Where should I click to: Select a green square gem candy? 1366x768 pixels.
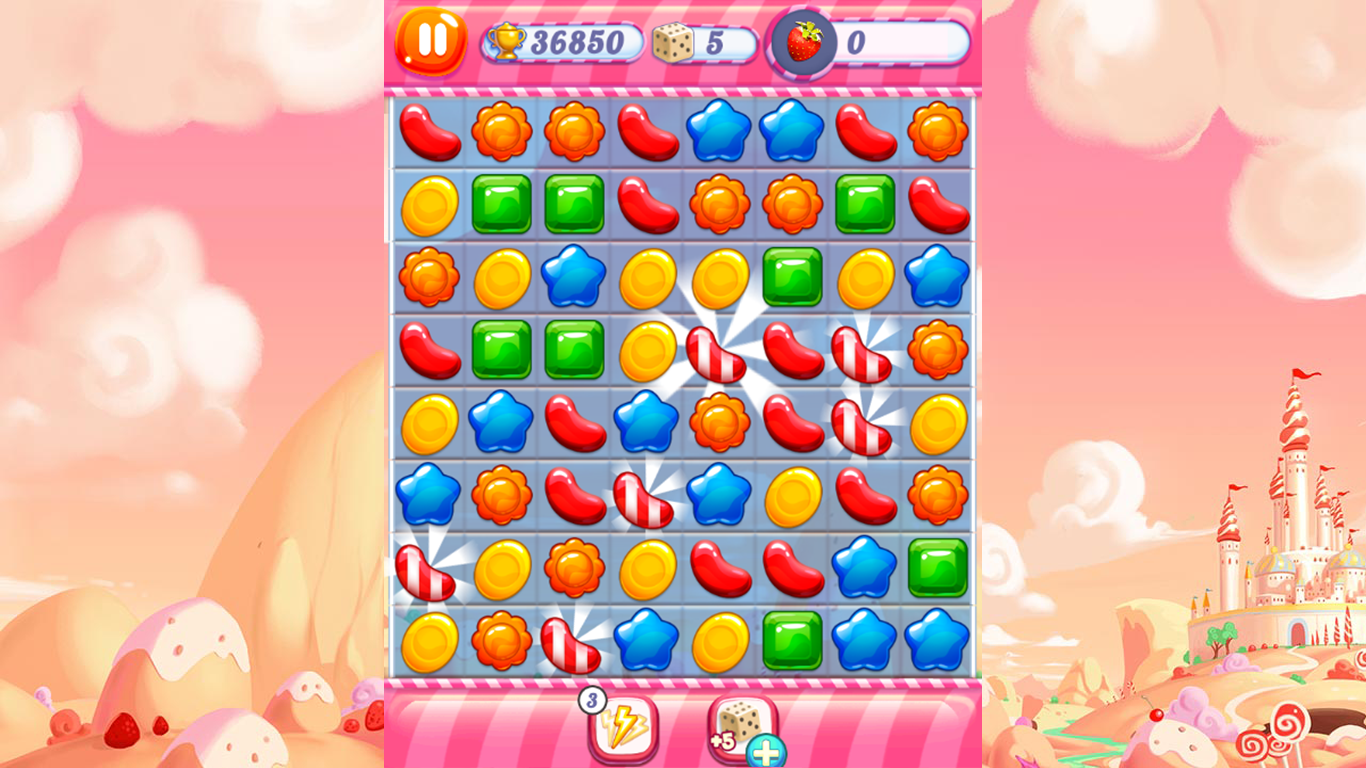pyautogui.click(x=501, y=203)
